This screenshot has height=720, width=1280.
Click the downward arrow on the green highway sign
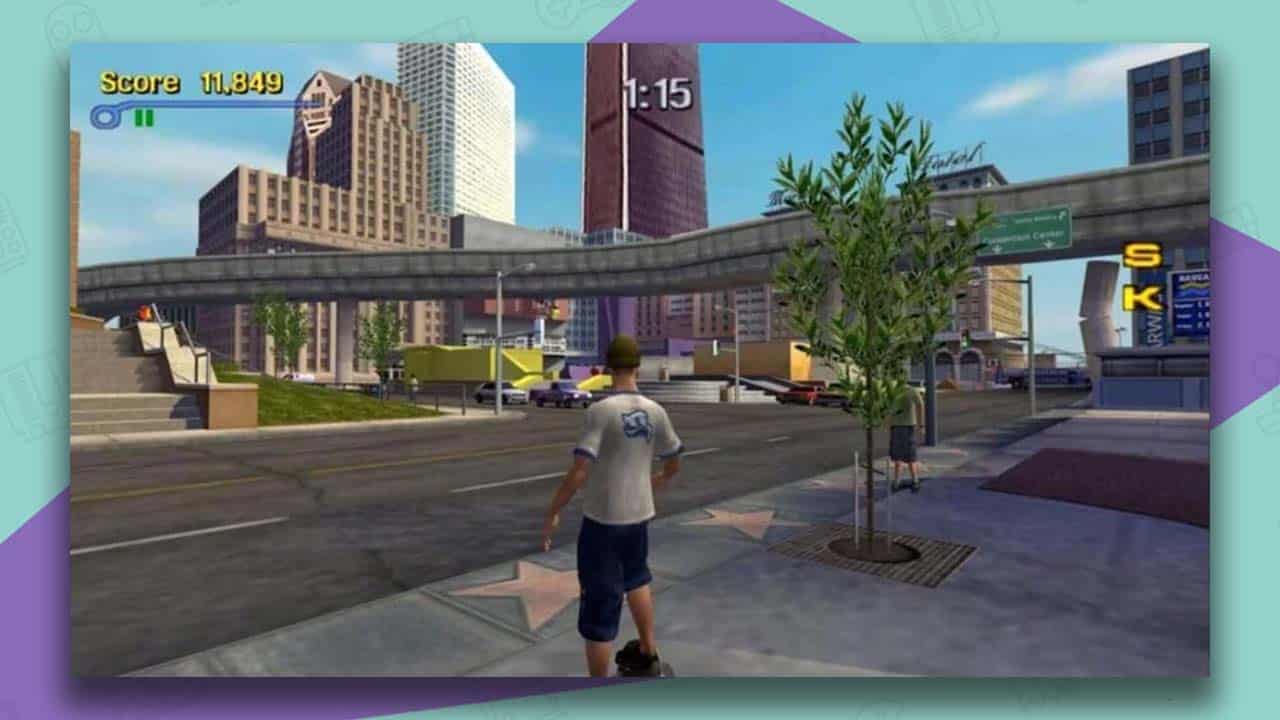(x=1048, y=244)
